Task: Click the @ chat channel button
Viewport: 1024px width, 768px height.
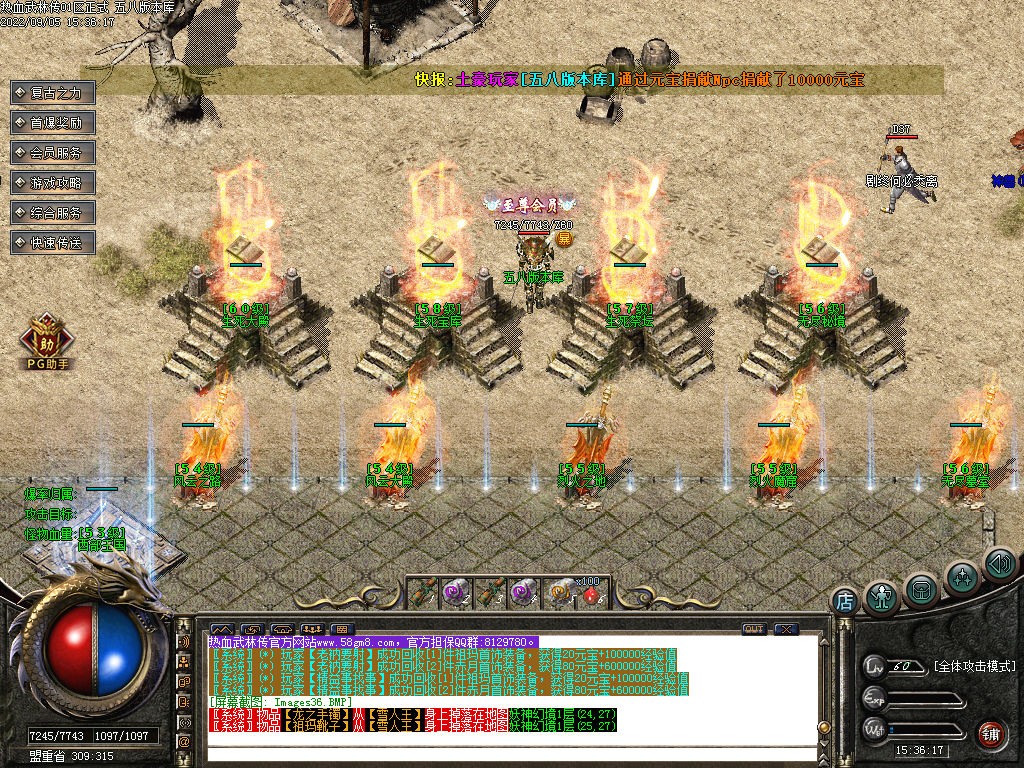Action: pyautogui.click(x=184, y=741)
